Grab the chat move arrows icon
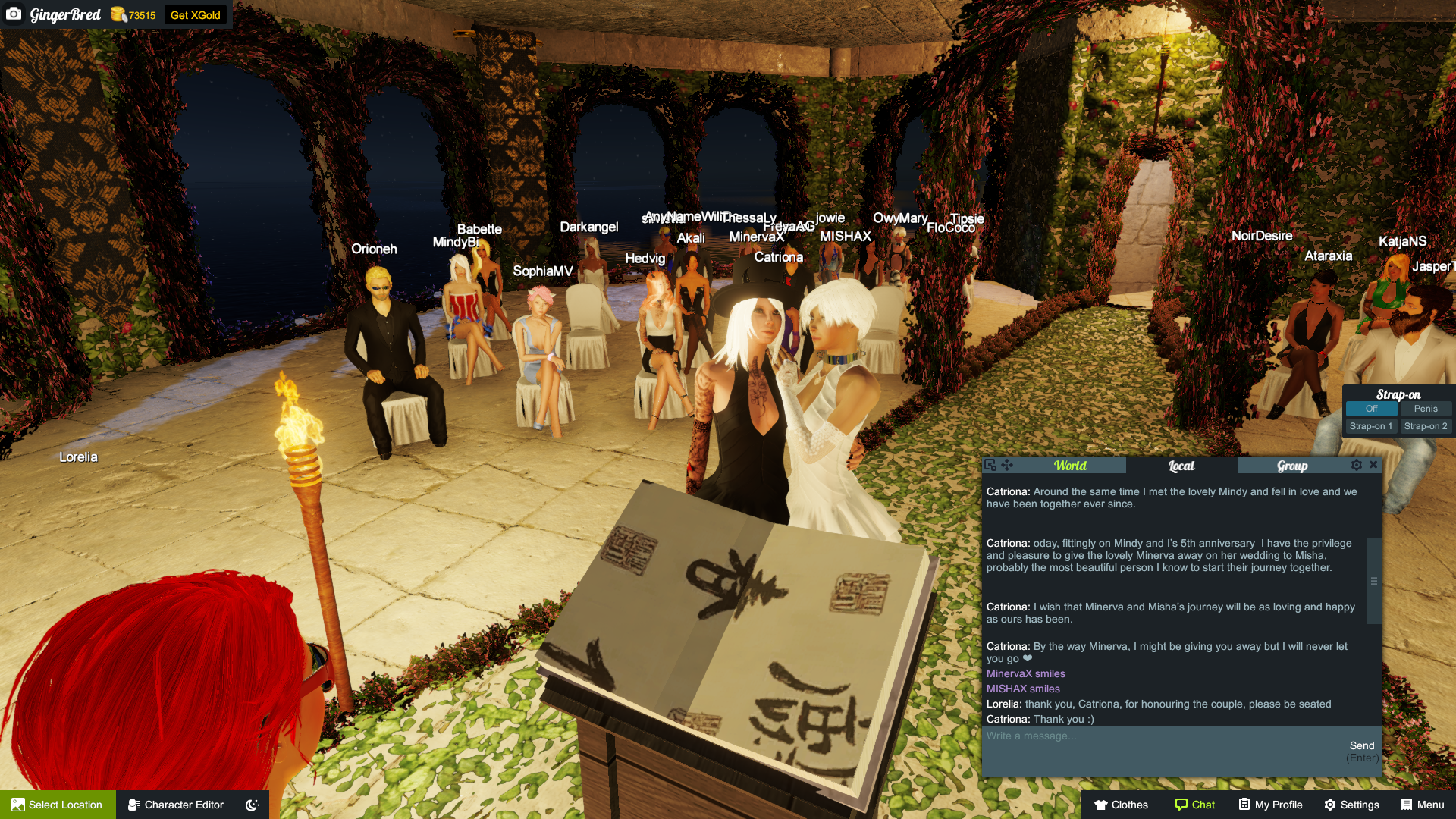Viewport: 1456px width, 819px height. tap(1007, 465)
